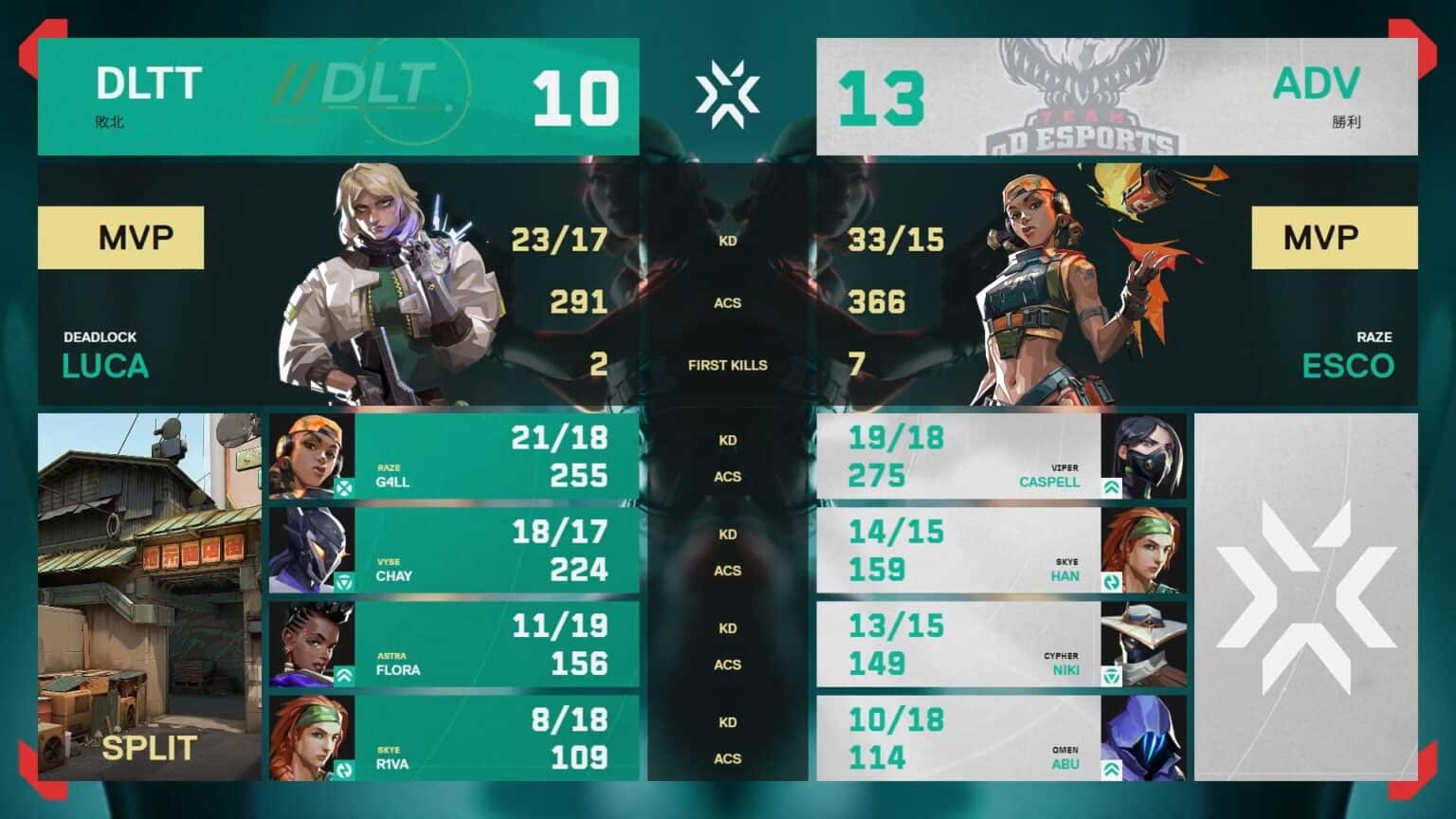Viewport: 1456px width, 819px height.
Task: Select the Duelist role icon on G4LL's portrait
Action: click(343, 487)
